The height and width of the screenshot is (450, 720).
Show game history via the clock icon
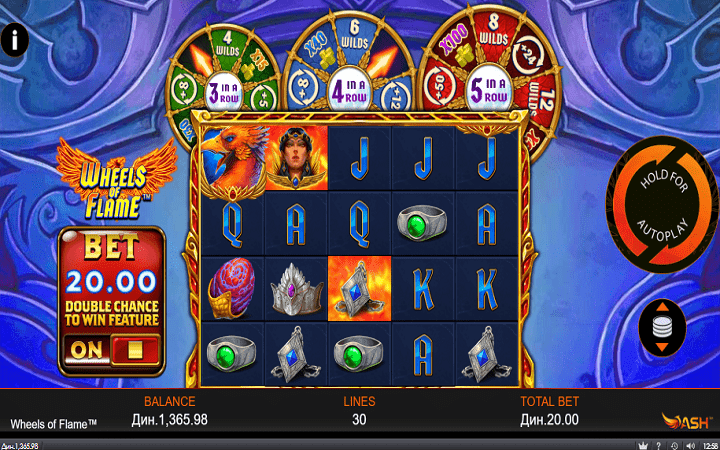pos(675,445)
